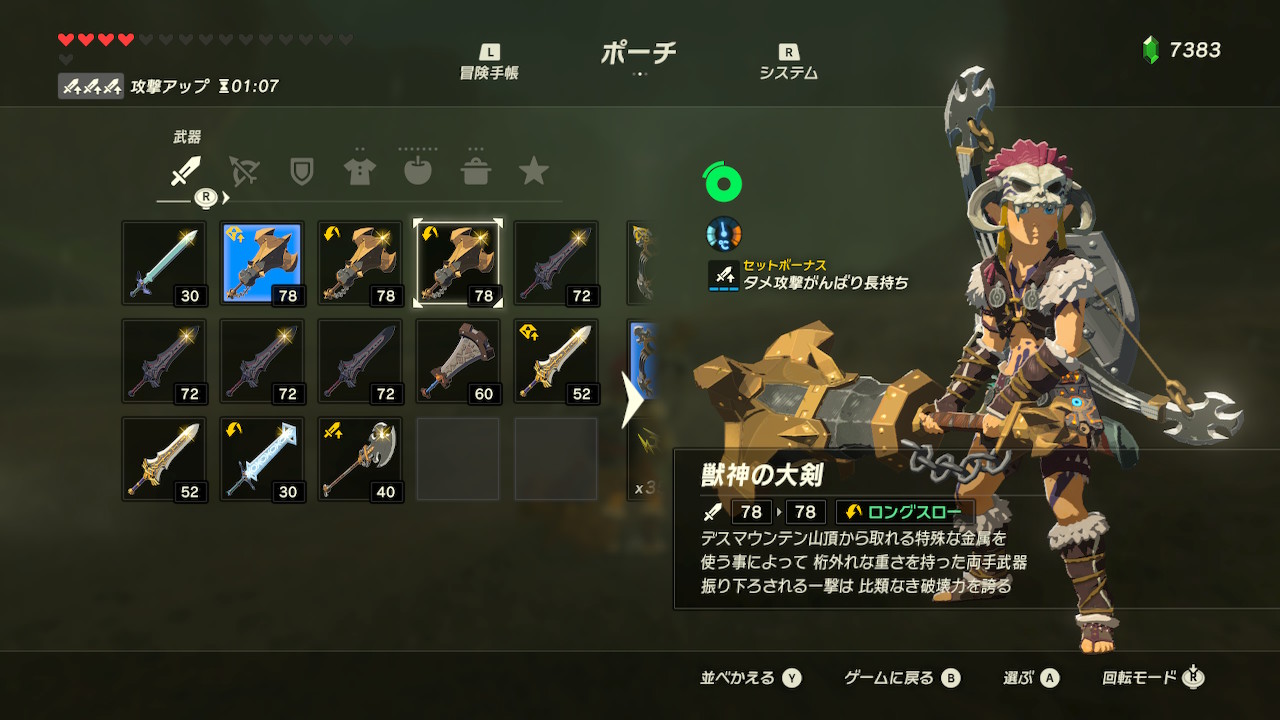Select the icy blue sword with 30 attack
Image resolution: width=1280 pixels, height=720 pixels.
(262, 459)
